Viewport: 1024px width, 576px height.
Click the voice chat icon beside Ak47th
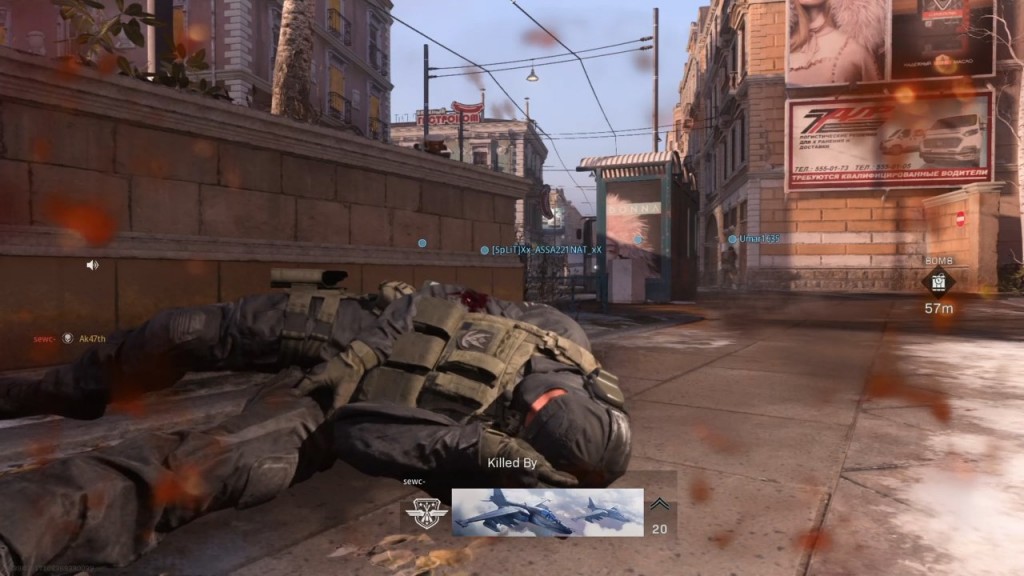(68, 339)
